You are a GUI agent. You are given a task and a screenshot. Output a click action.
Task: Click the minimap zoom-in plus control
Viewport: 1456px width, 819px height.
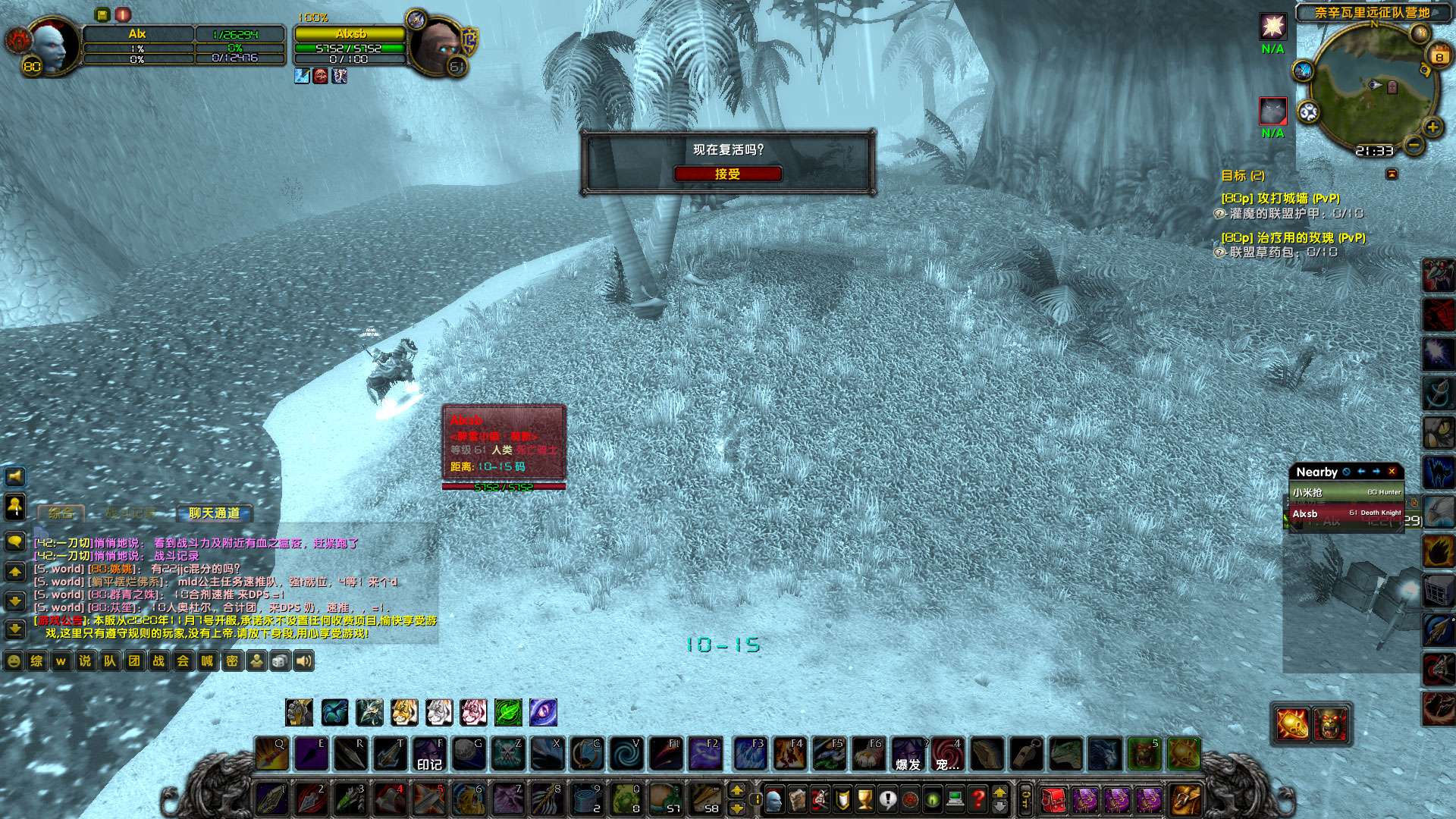click(1432, 128)
